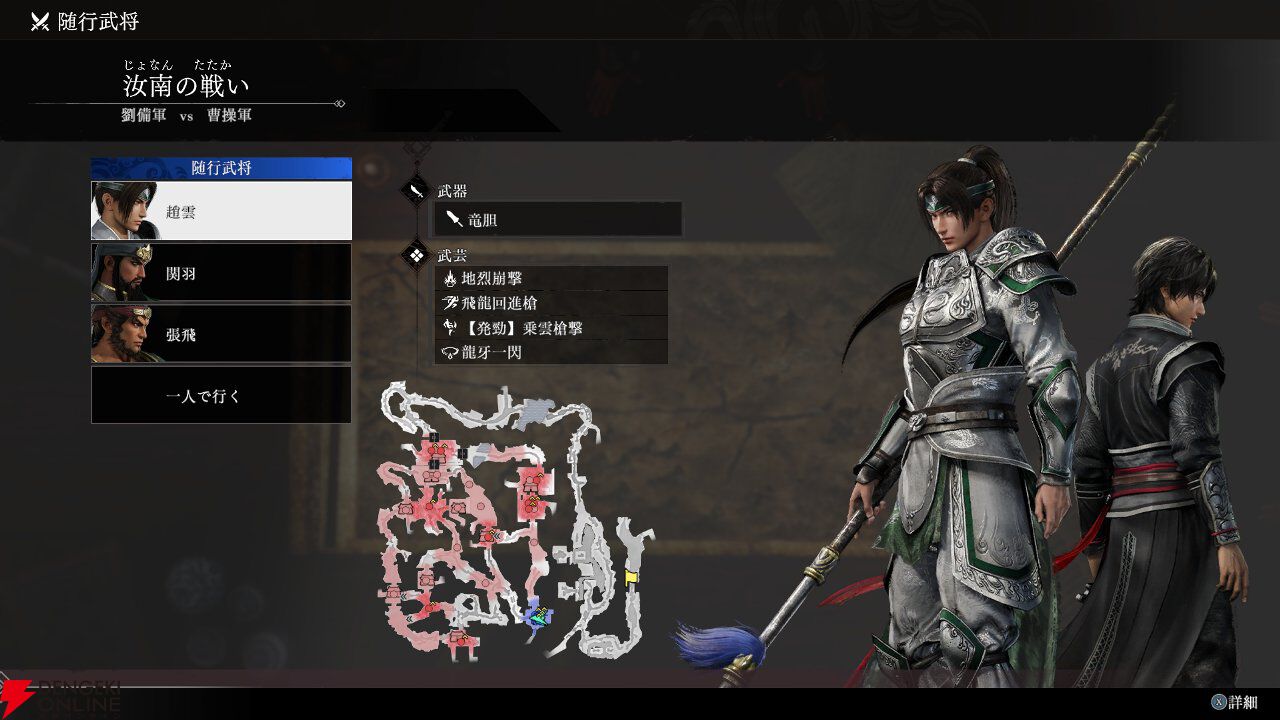The height and width of the screenshot is (720, 1280).
Task: Click the icon next to 飛龍回進槍
Action: [448, 302]
